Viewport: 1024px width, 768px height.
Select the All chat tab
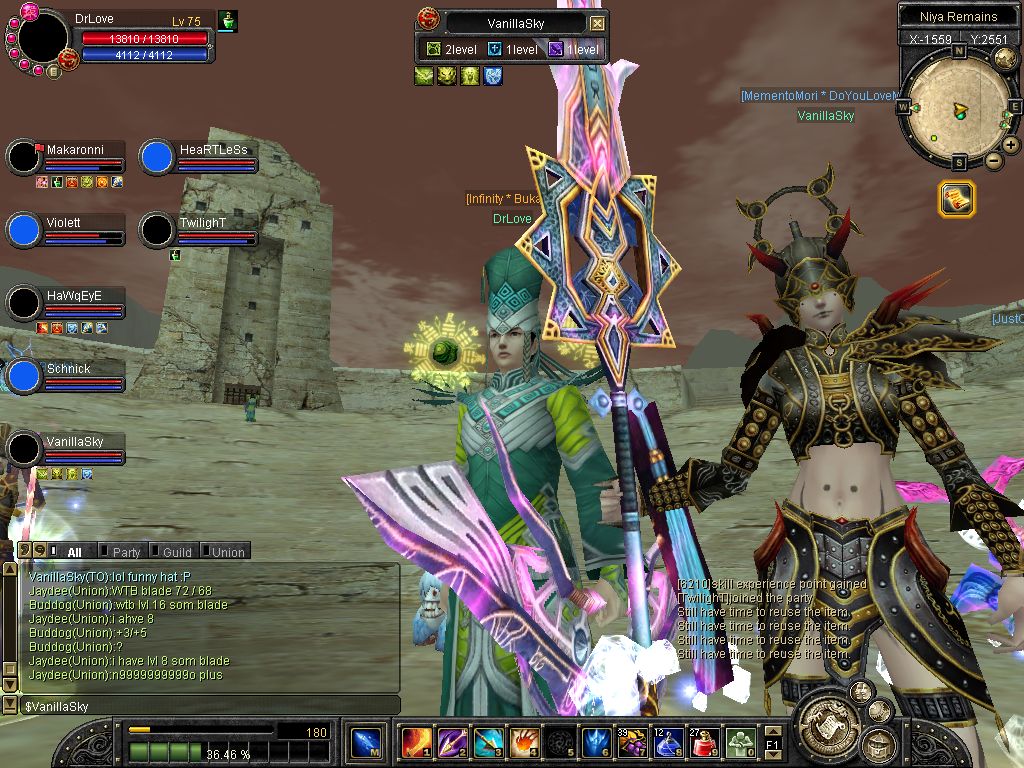74,552
